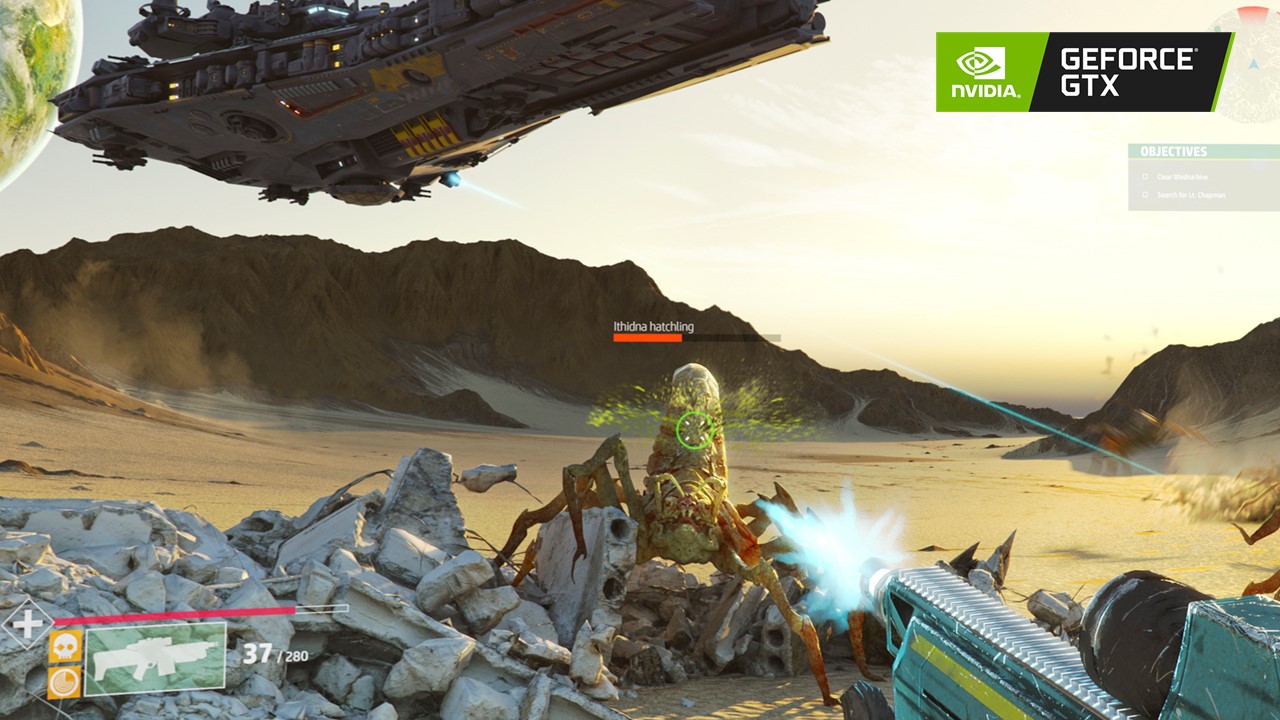Select the Clear Ithidna hive objective
This screenshot has width=1280, height=720.
tap(1183, 177)
